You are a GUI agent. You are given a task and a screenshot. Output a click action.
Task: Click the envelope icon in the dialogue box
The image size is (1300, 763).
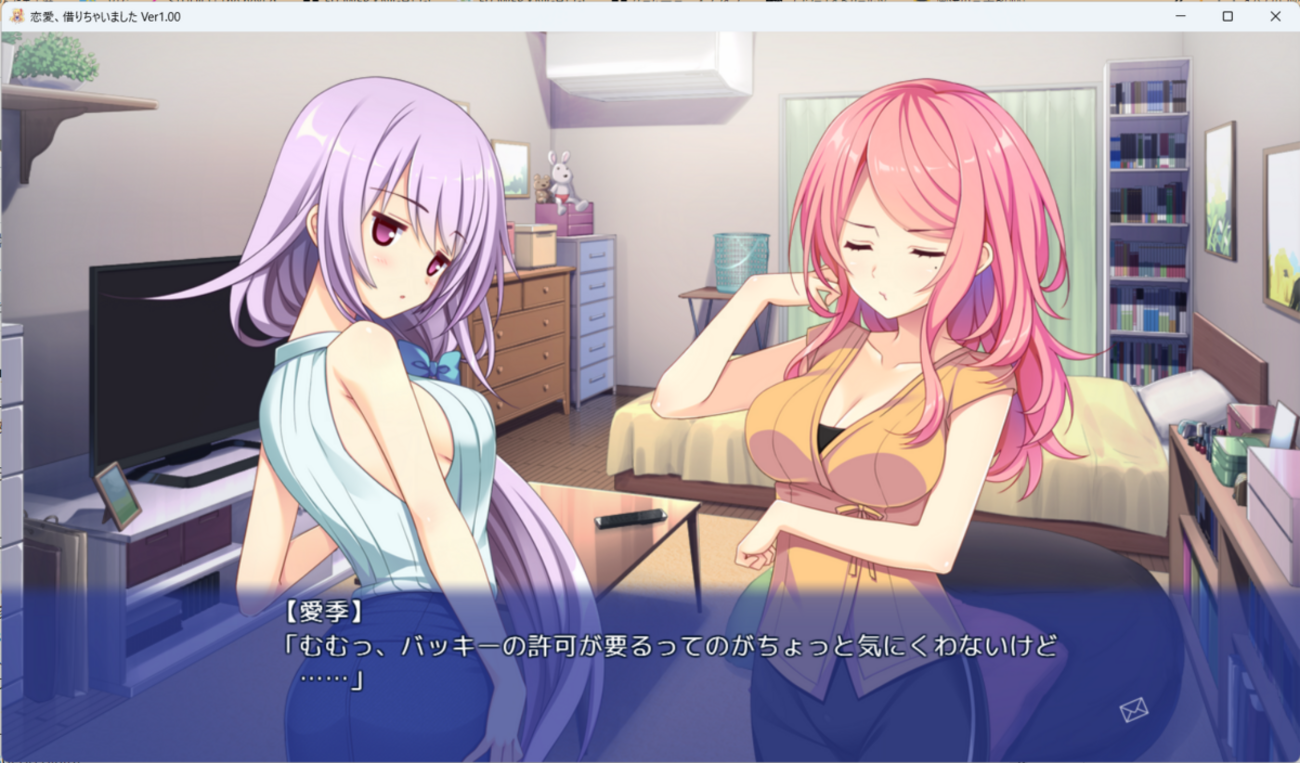click(x=1133, y=710)
